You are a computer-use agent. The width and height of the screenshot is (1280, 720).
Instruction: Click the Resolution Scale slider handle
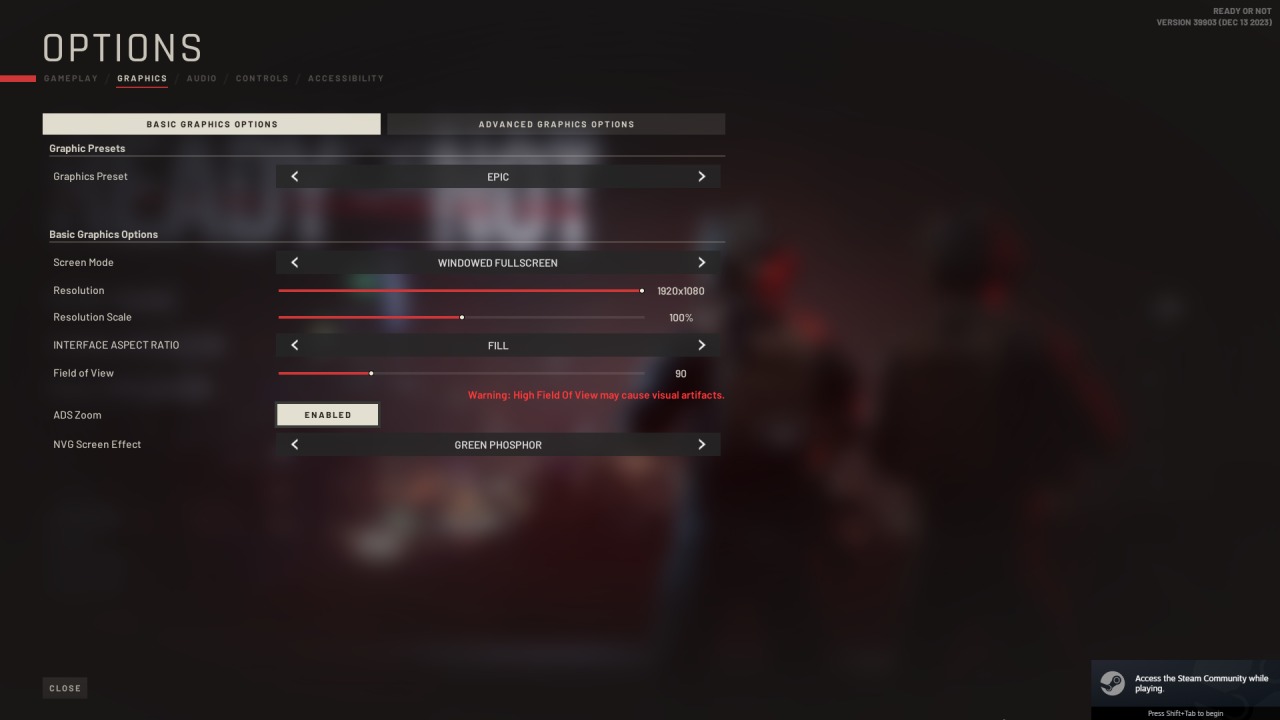(461, 317)
